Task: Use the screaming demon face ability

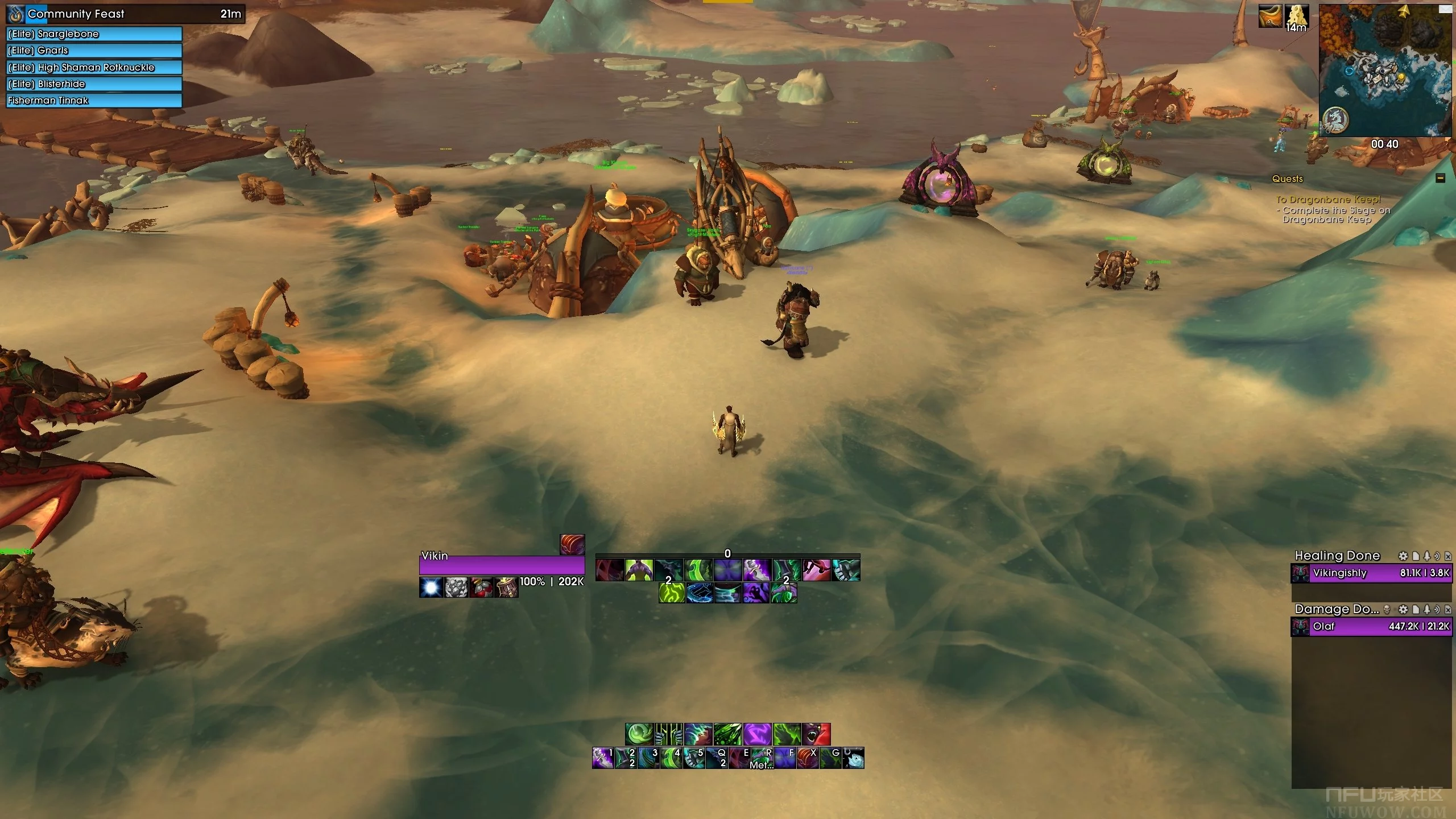Action: coord(816,734)
